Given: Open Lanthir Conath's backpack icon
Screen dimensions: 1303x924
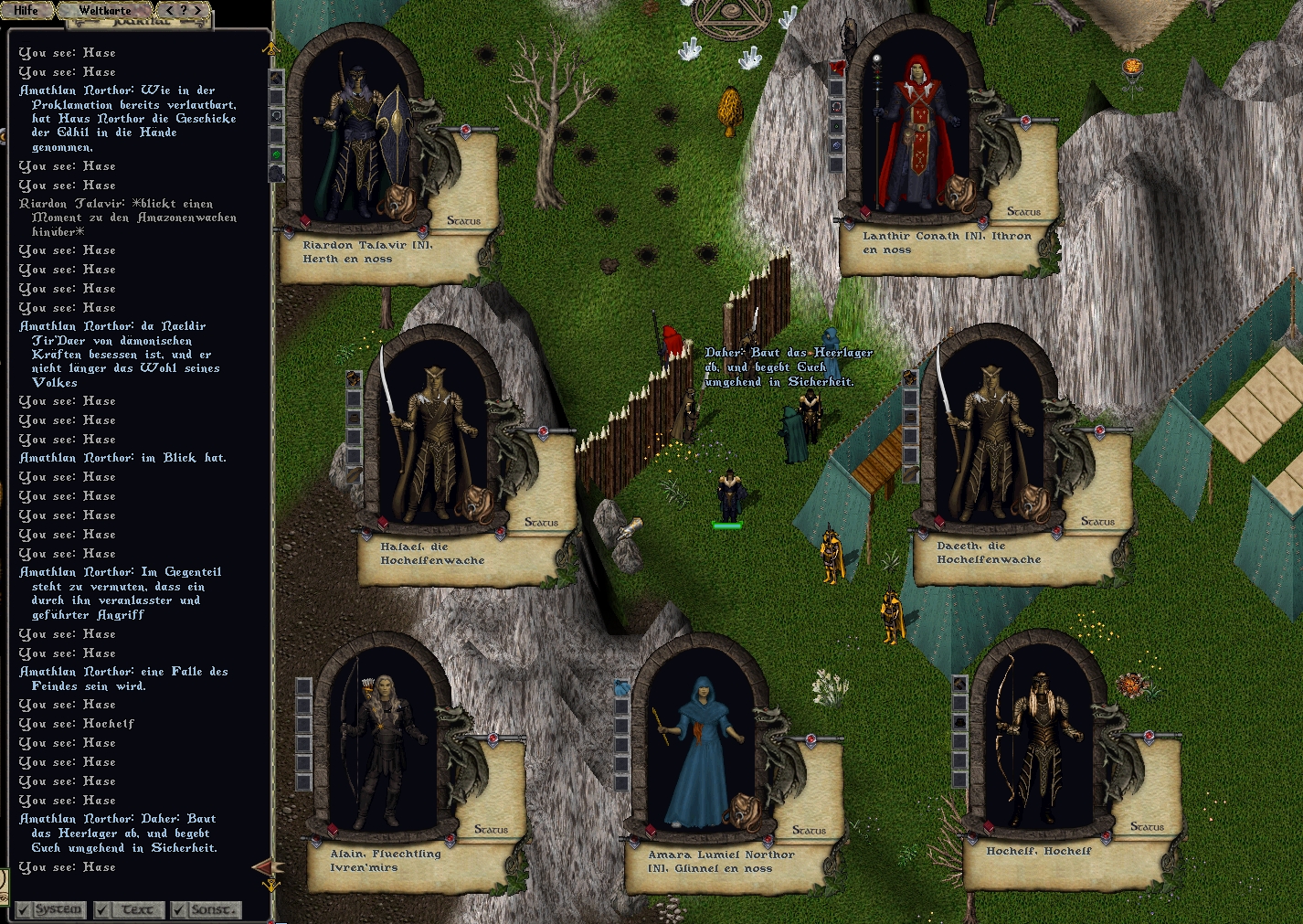Looking at the screenshot, I should (x=959, y=191).
